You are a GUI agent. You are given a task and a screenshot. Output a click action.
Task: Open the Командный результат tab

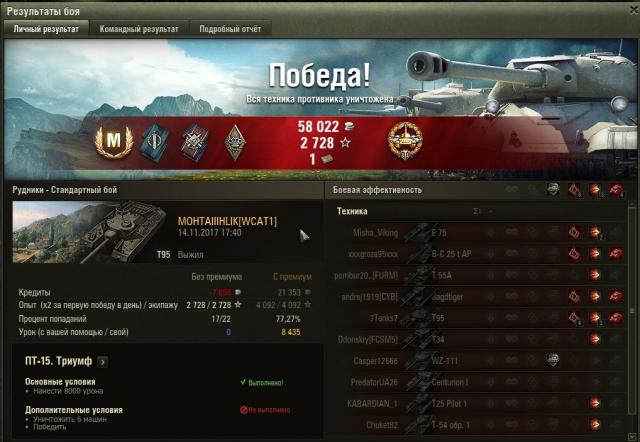point(139,29)
